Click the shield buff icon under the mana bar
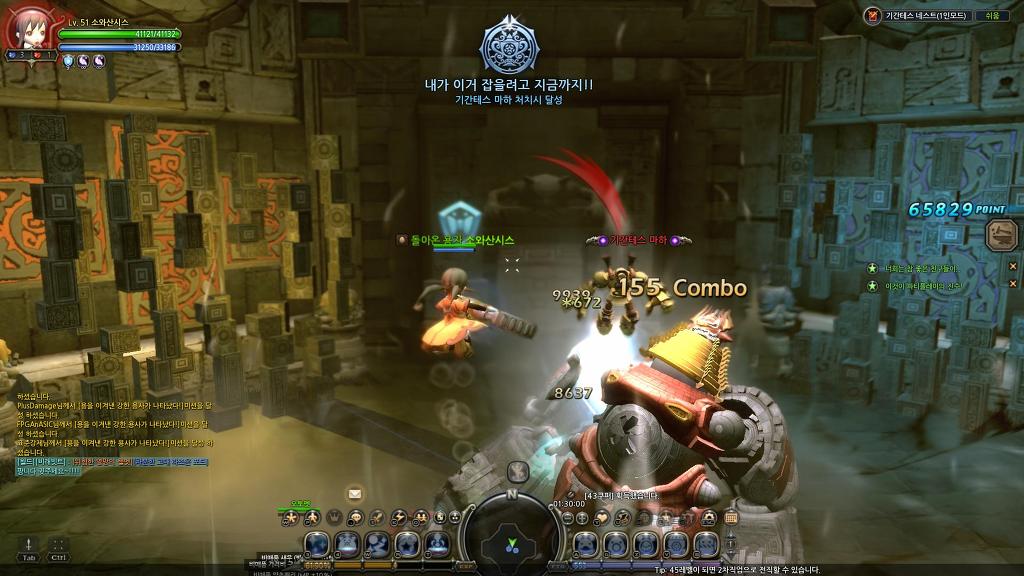1024x576 pixels. click(68, 61)
